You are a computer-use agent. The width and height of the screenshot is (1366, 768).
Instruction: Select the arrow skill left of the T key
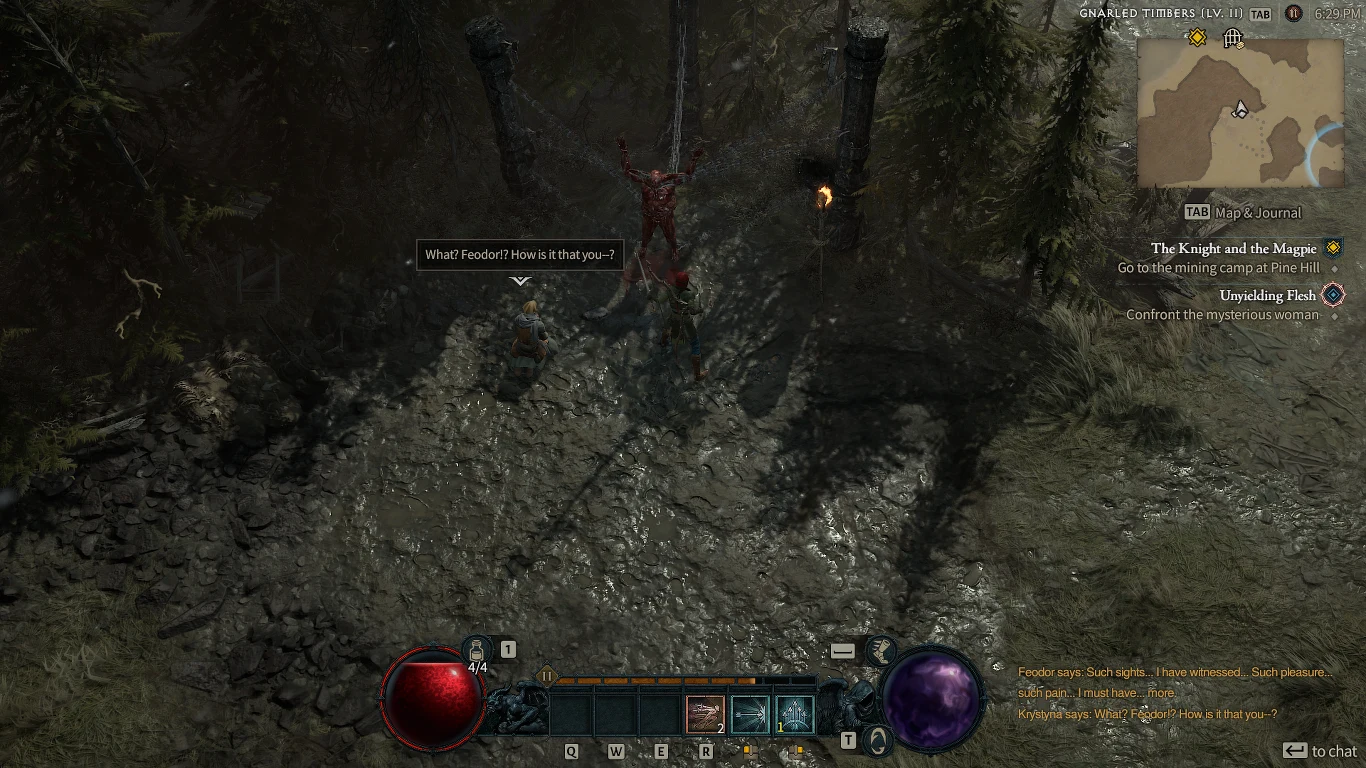(748, 712)
